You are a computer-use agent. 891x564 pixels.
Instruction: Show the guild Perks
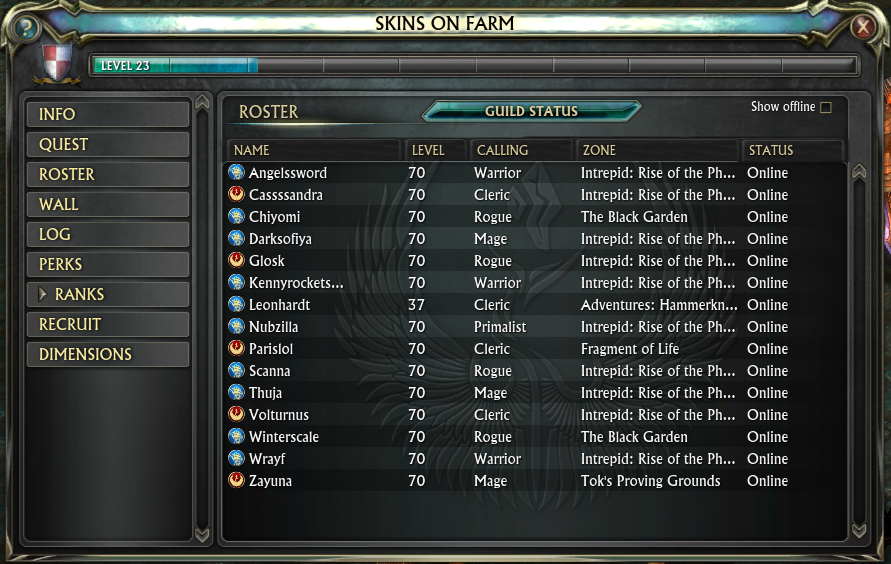(108, 264)
